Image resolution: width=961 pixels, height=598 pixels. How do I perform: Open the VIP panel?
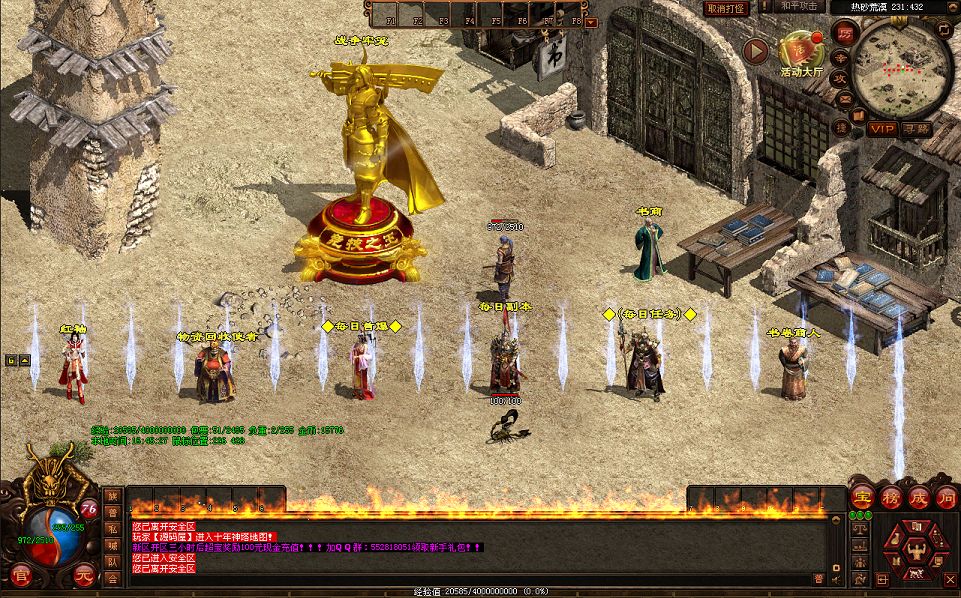[881, 128]
